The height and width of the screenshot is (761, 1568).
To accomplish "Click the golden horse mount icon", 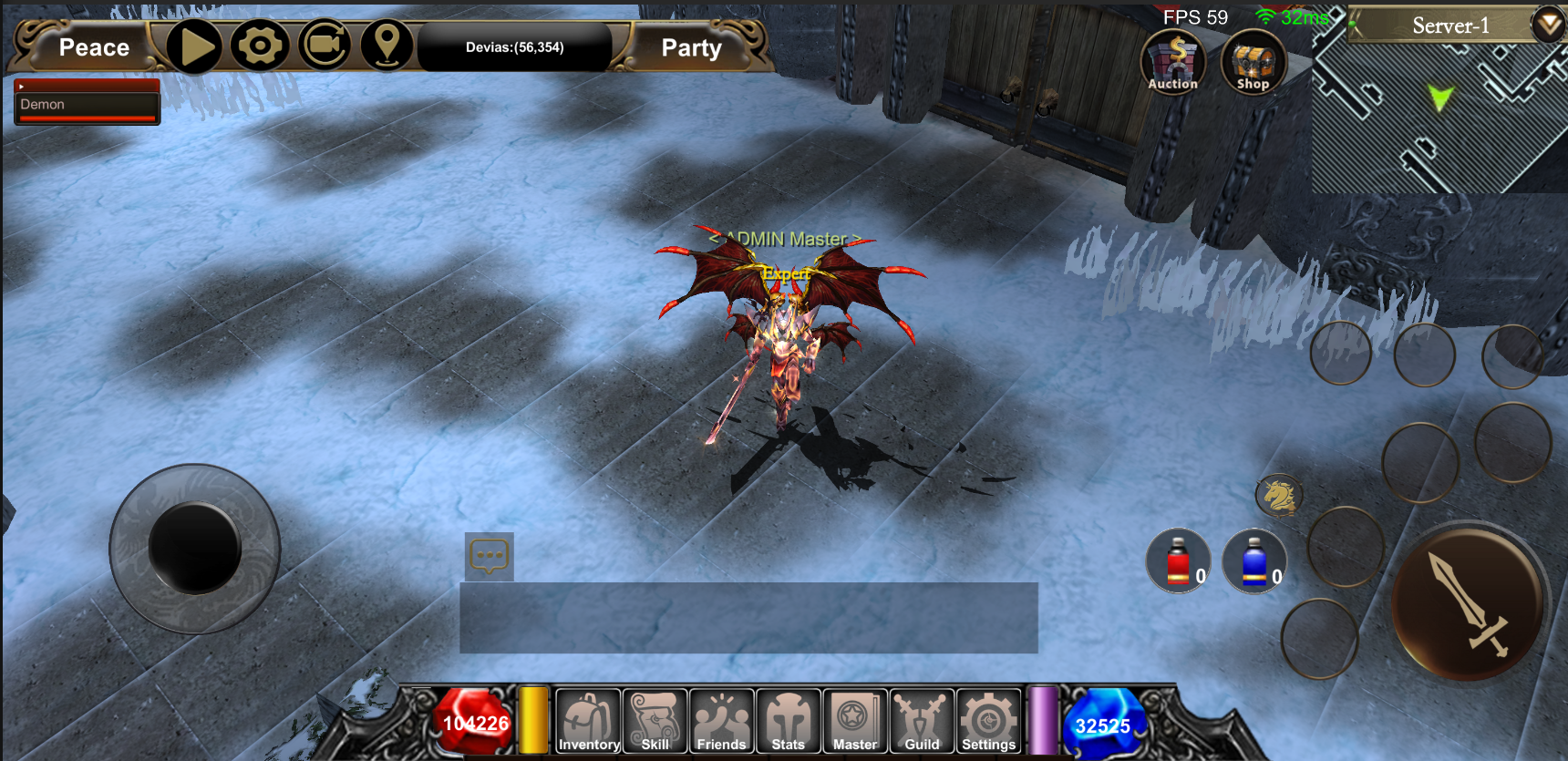I will pos(1278,496).
